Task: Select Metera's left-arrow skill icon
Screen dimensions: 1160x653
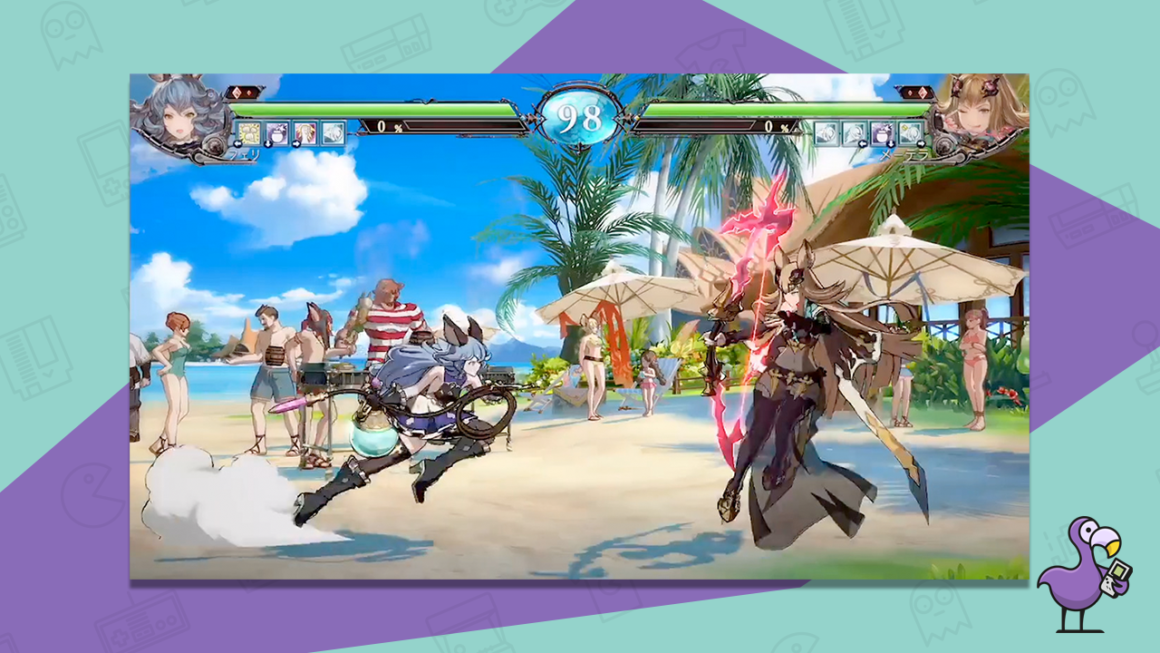Action: coord(854,133)
